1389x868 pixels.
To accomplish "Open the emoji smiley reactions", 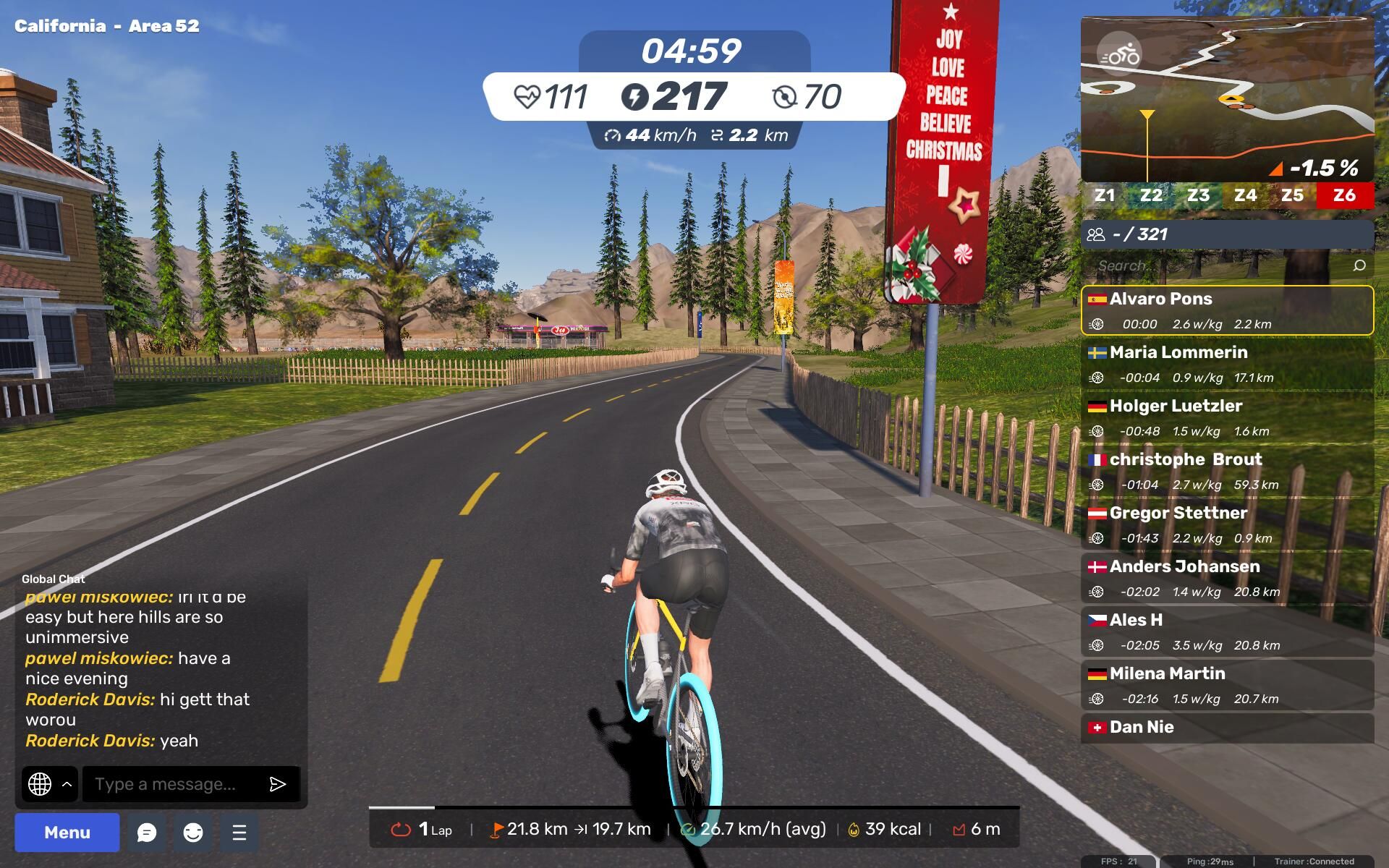I will tap(193, 833).
